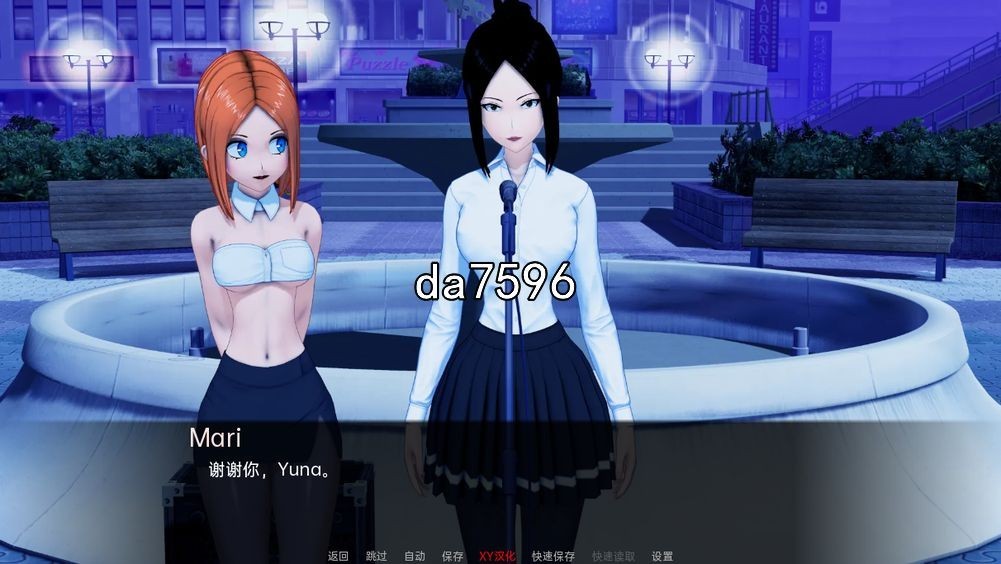Turn on 自动 auto-advance mode

click(x=414, y=556)
